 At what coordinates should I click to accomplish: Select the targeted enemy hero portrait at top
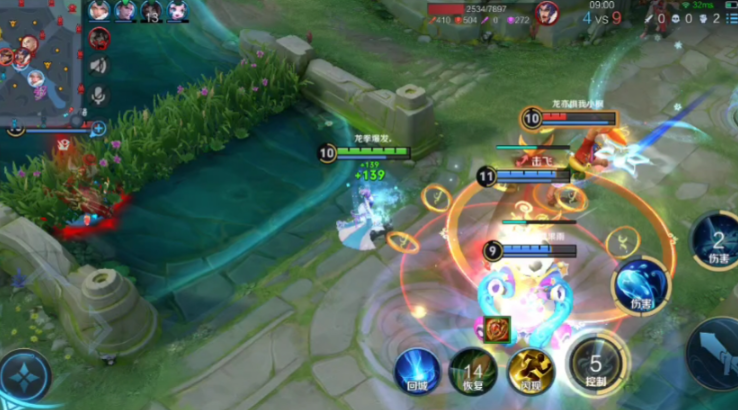(546, 13)
